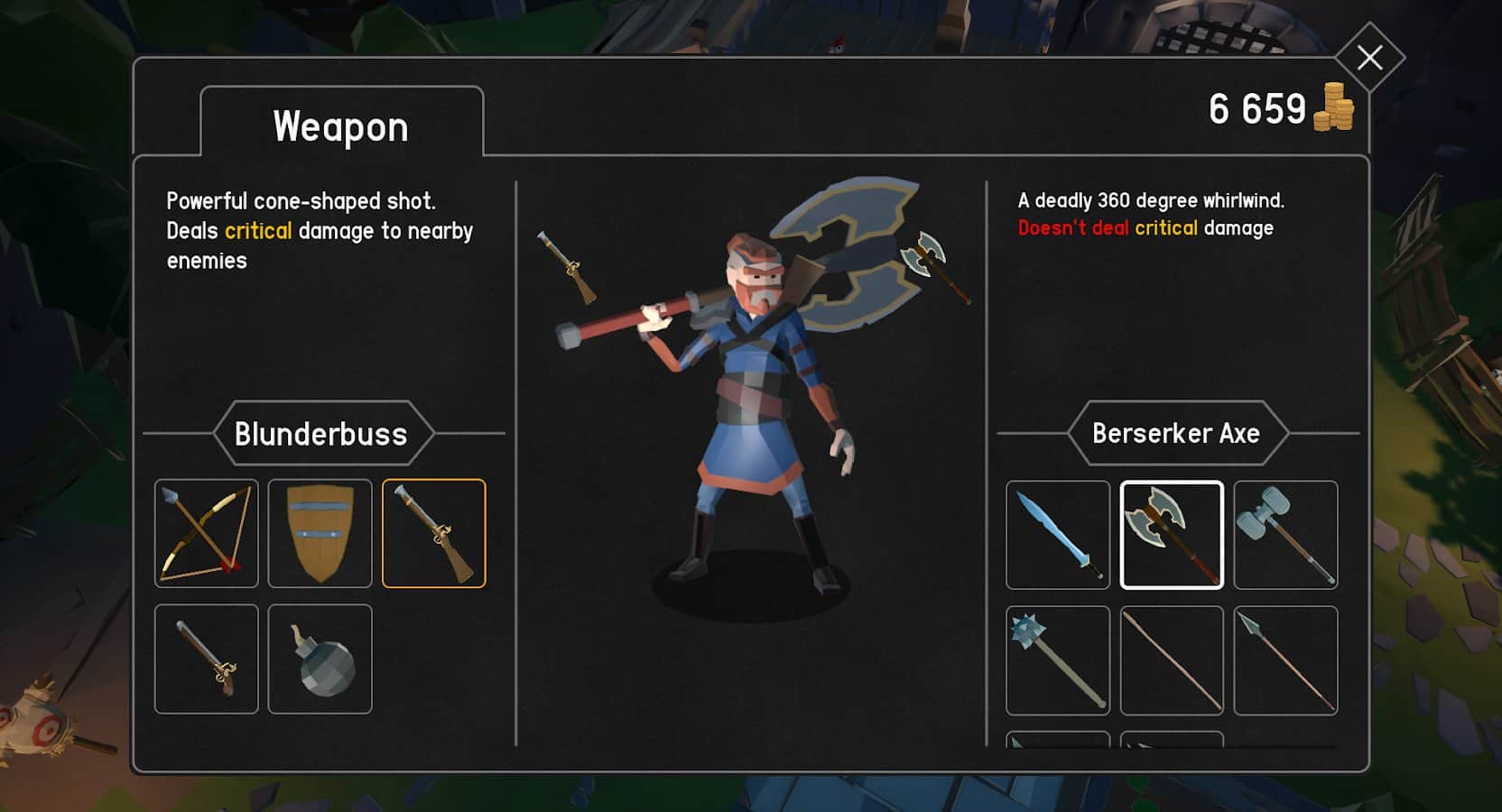Select the bow and arrow slot
The width and height of the screenshot is (1502, 812).
207,533
